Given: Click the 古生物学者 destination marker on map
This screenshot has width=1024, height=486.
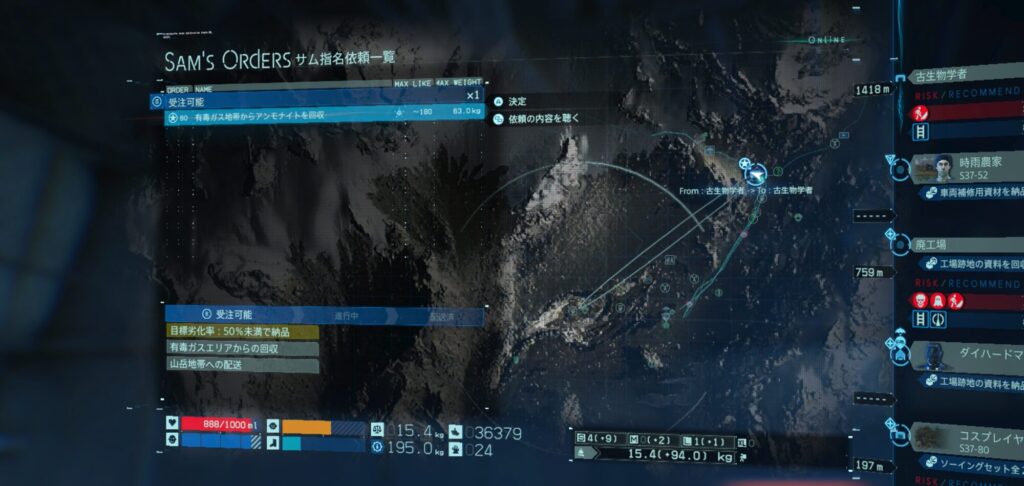Looking at the screenshot, I should [x=749, y=167].
